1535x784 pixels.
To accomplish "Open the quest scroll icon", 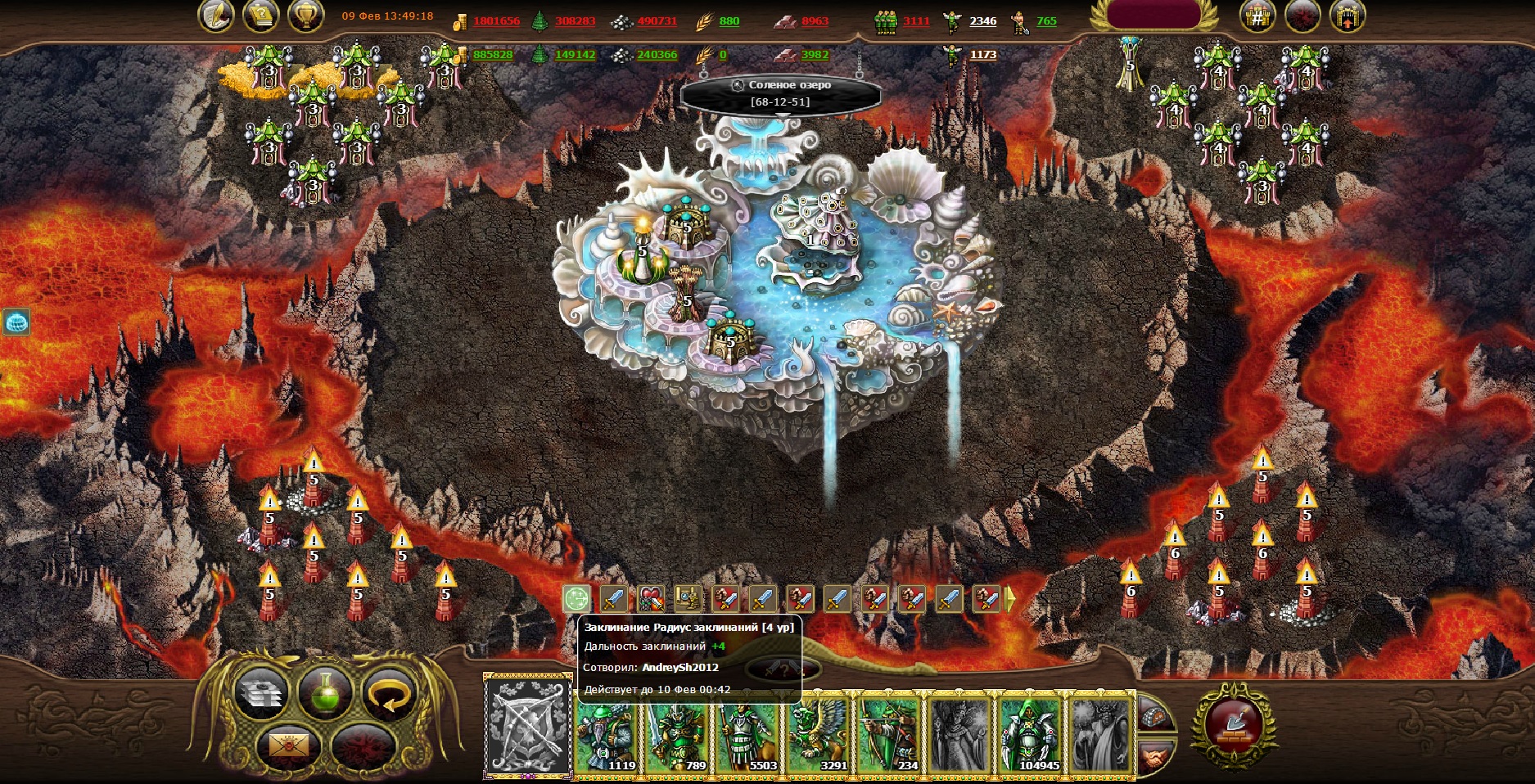I will click(x=260, y=16).
